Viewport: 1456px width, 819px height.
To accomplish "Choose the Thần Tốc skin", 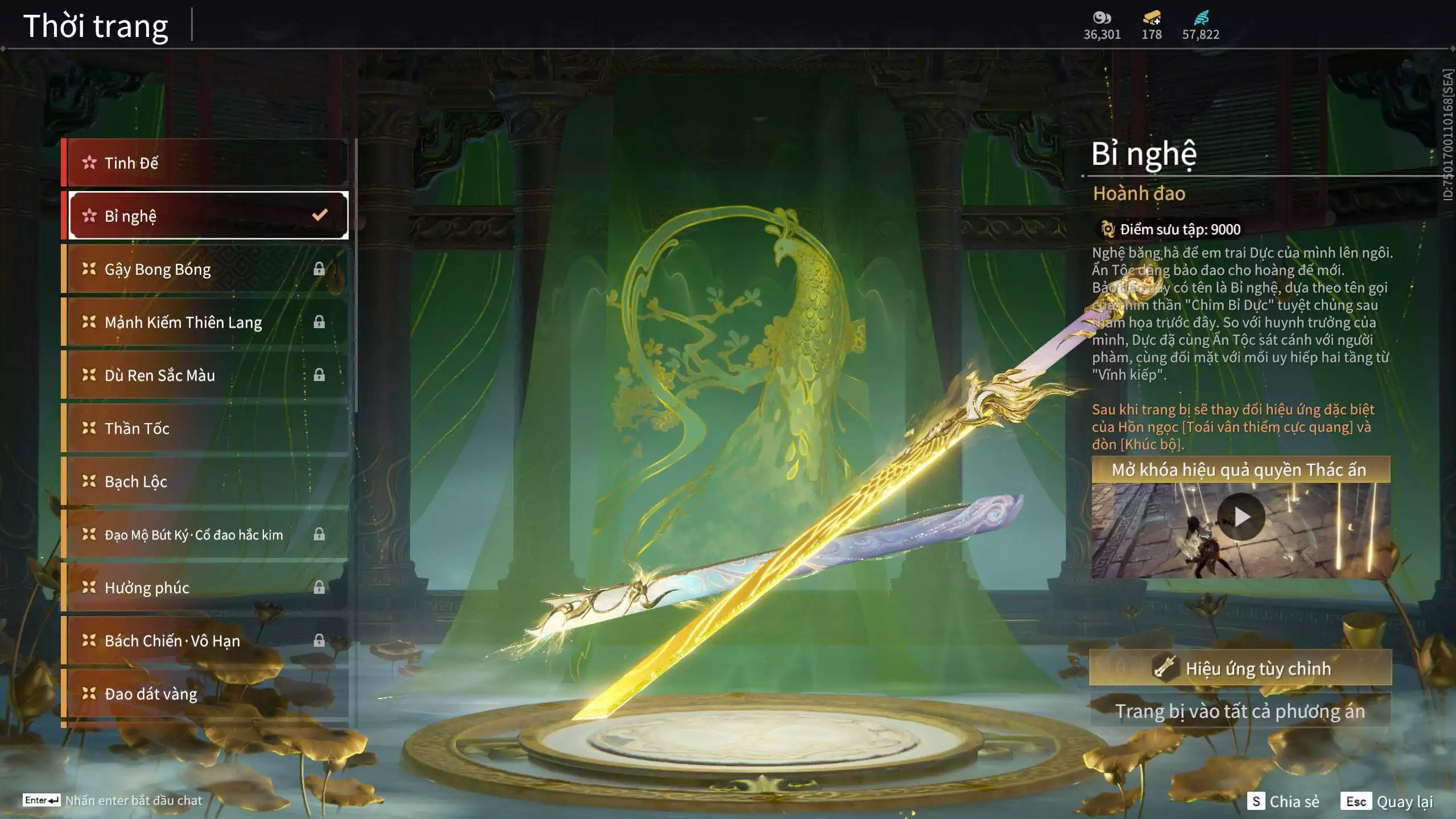I will point(205,428).
